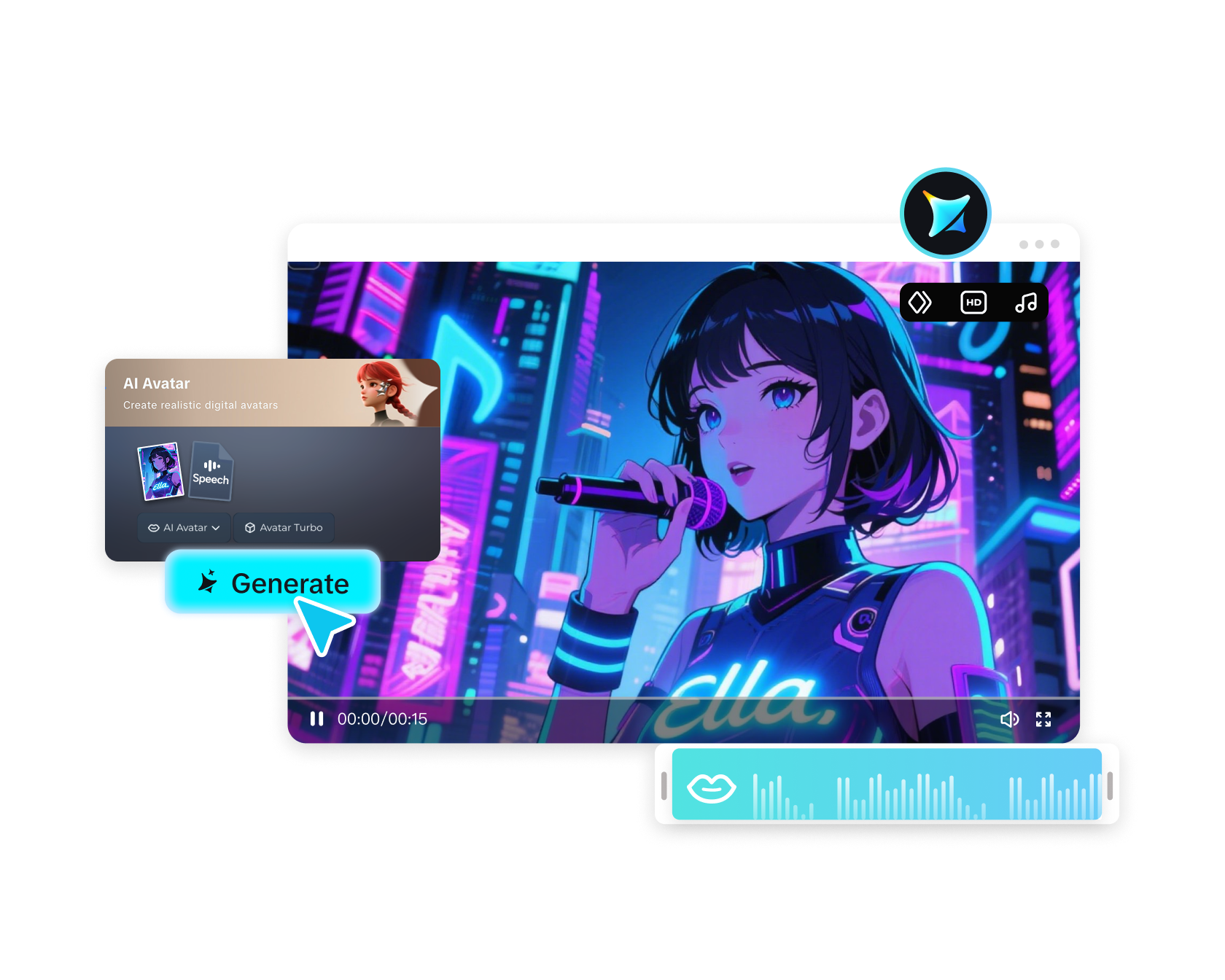
Task: Select Avatar Turbo mode
Action: click(284, 527)
